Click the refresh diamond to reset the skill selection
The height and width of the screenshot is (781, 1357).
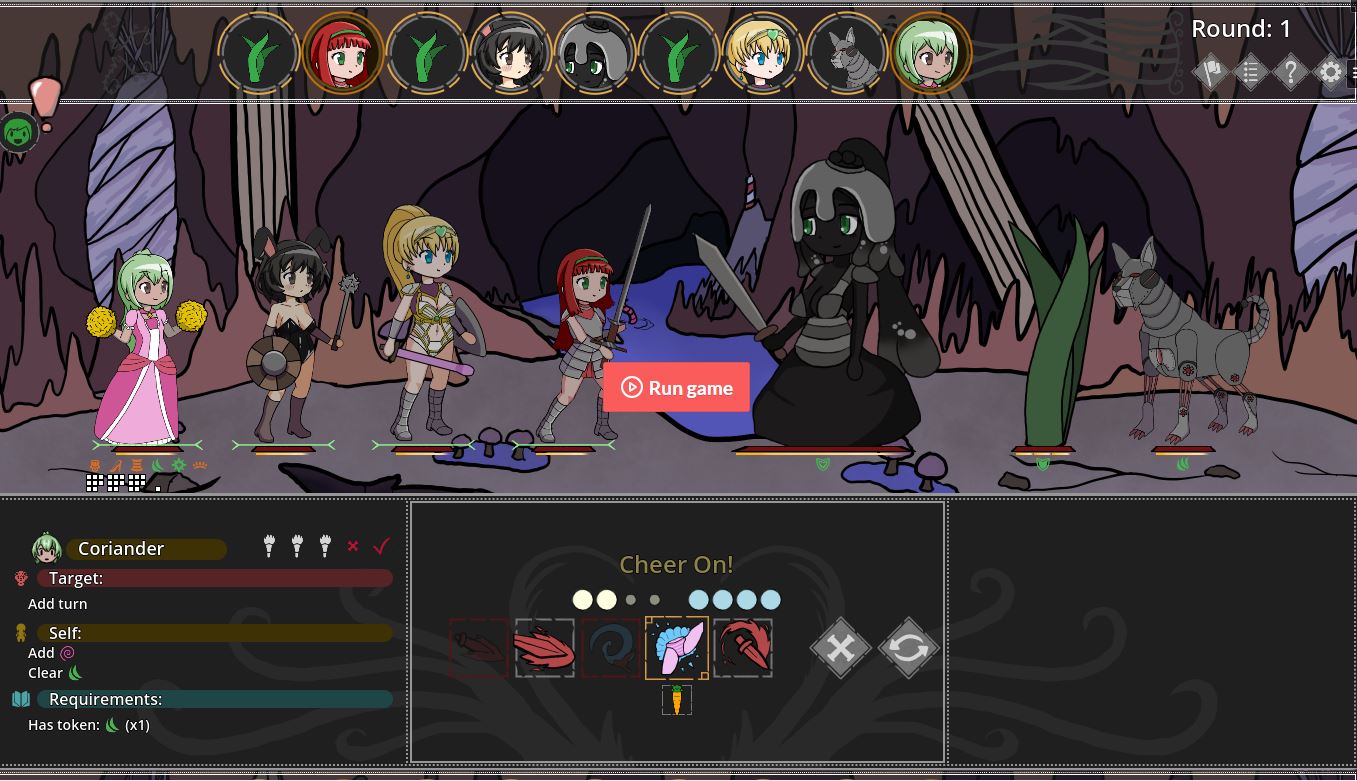(908, 647)
